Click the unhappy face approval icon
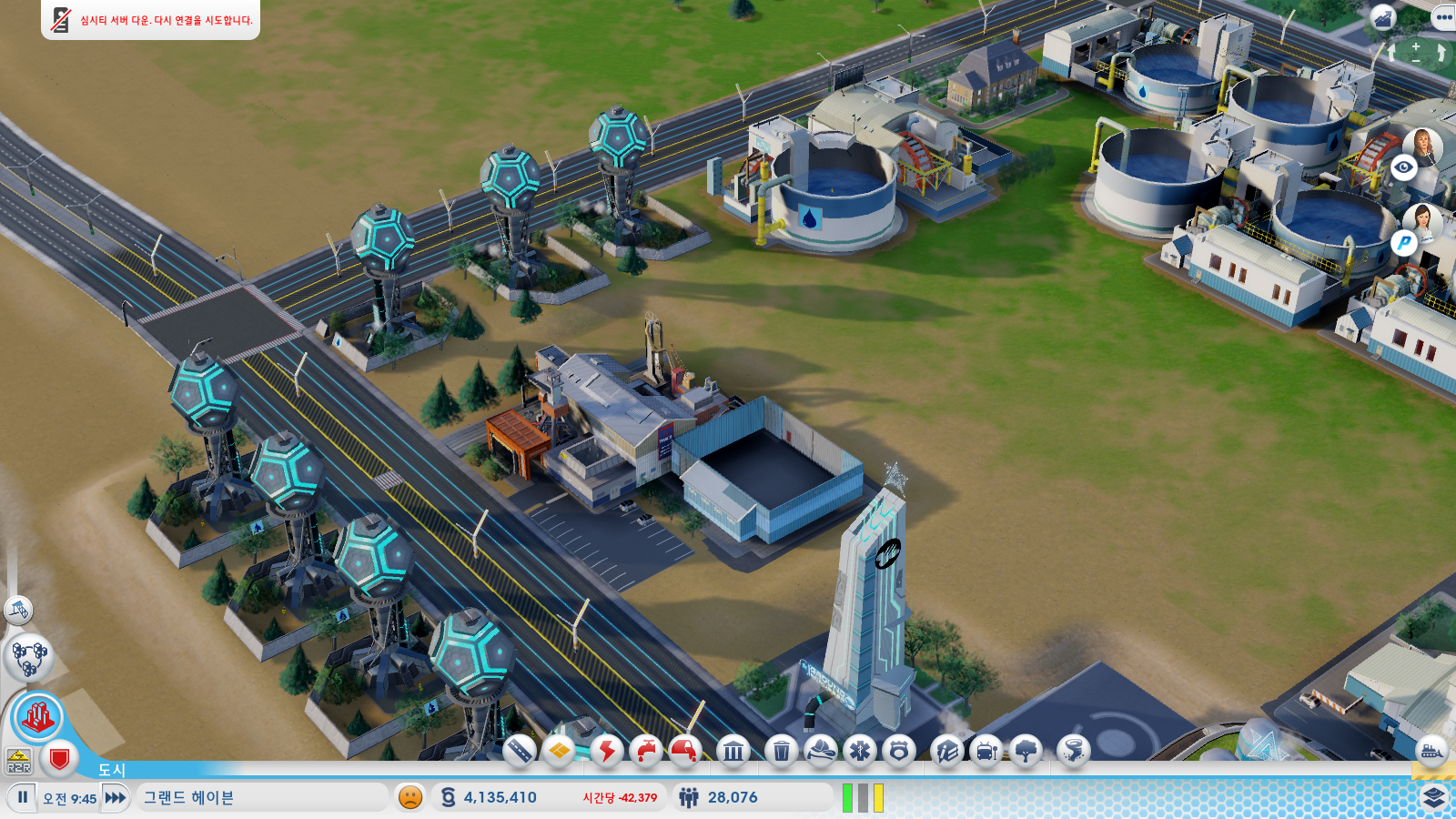Screen dimensions: 1456x819 410,797
